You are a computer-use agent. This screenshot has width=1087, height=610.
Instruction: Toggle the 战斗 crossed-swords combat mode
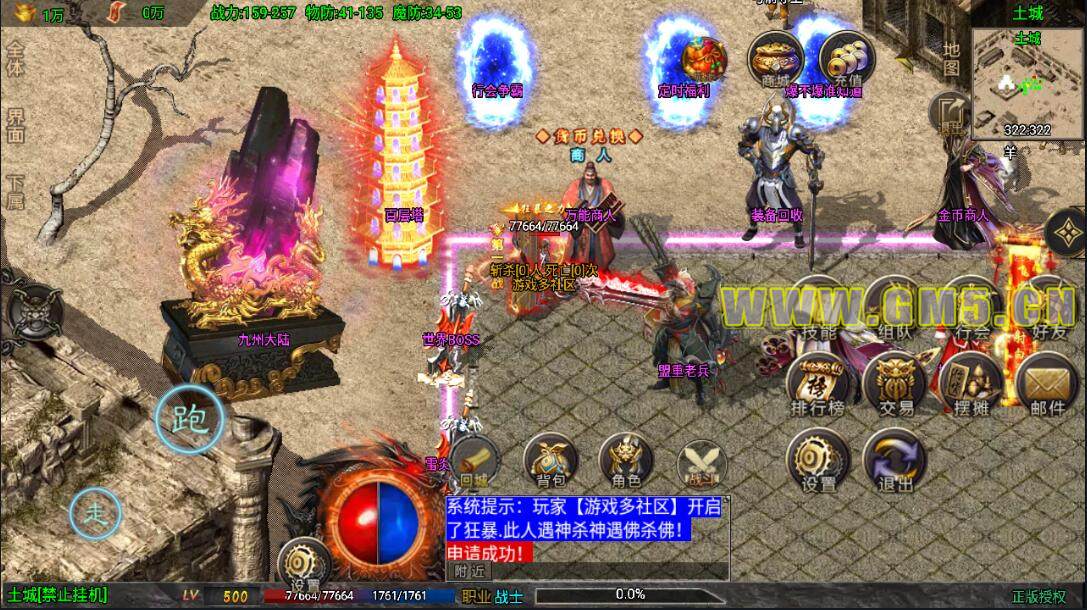701,463
